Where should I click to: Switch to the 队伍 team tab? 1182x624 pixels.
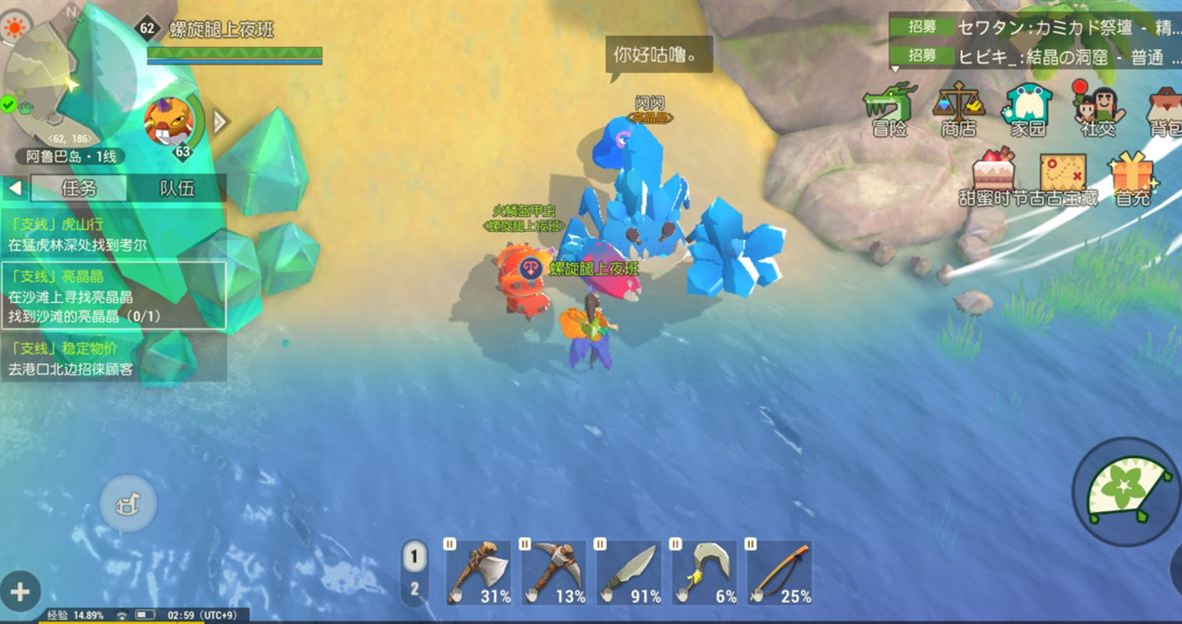click(177, 188)
